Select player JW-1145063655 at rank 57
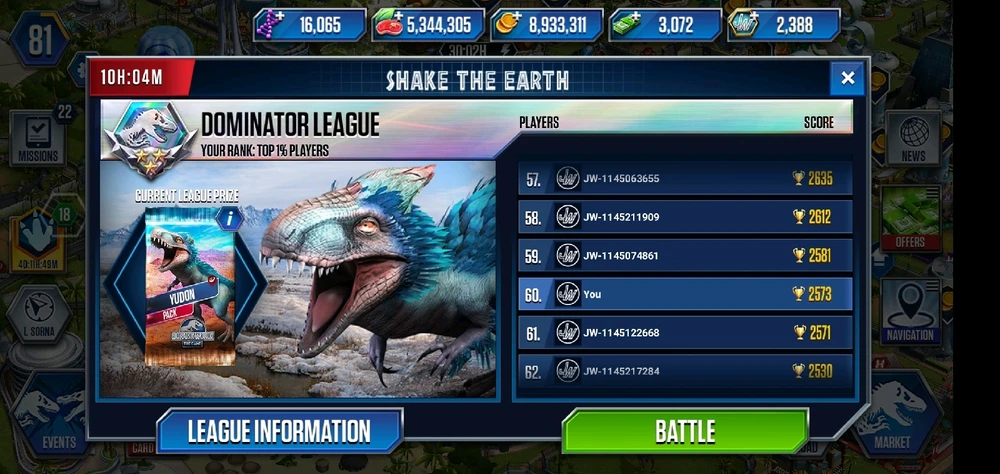 685,179
